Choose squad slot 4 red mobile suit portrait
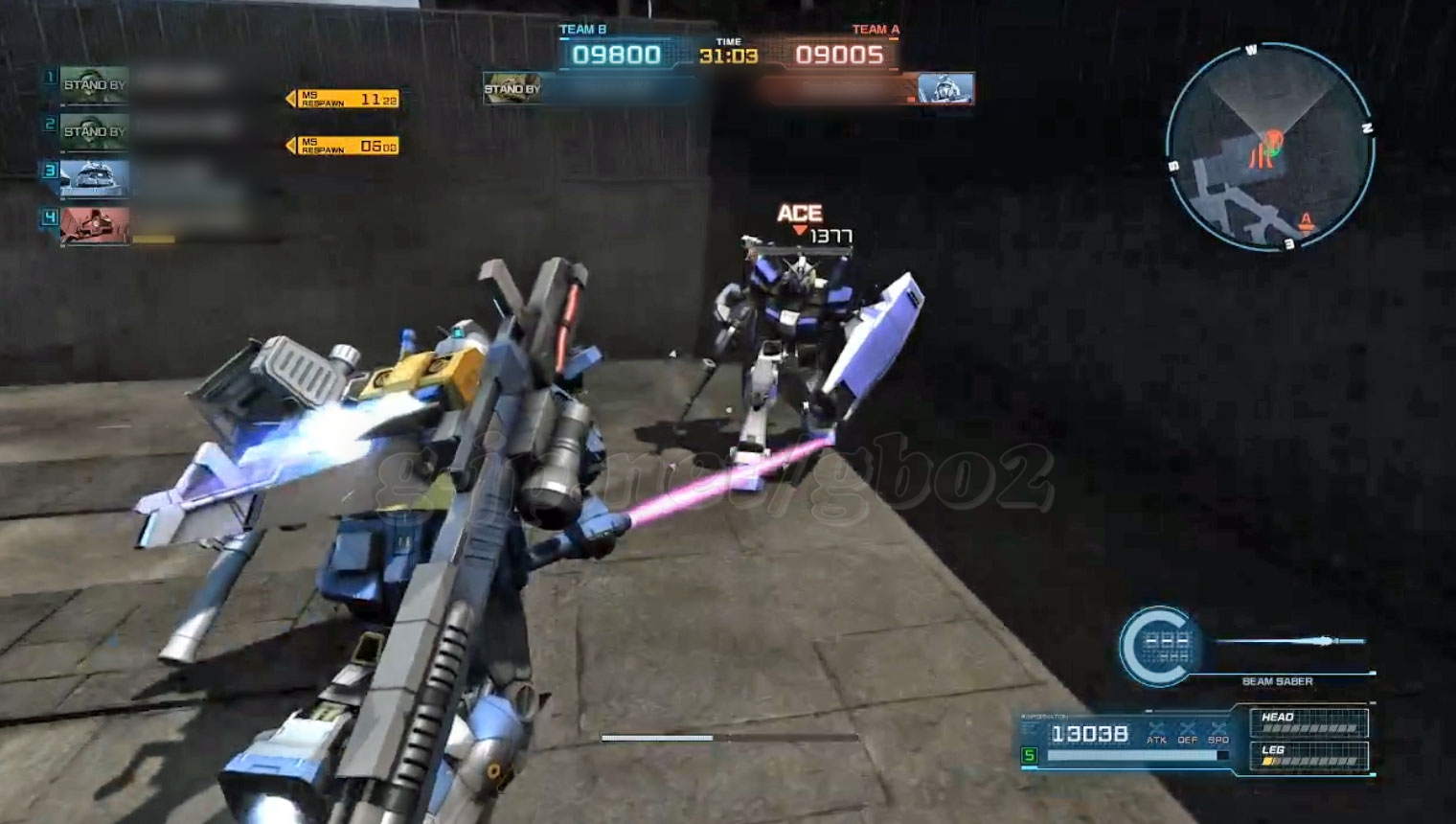 click(x=94, y=225)
